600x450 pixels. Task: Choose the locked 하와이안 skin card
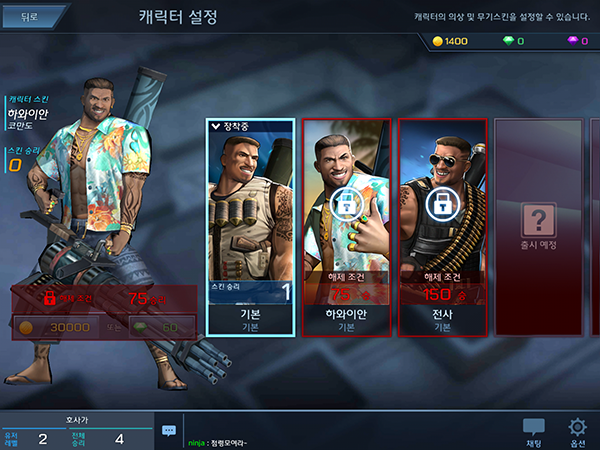pyautogui.click(x=345, y=226)
